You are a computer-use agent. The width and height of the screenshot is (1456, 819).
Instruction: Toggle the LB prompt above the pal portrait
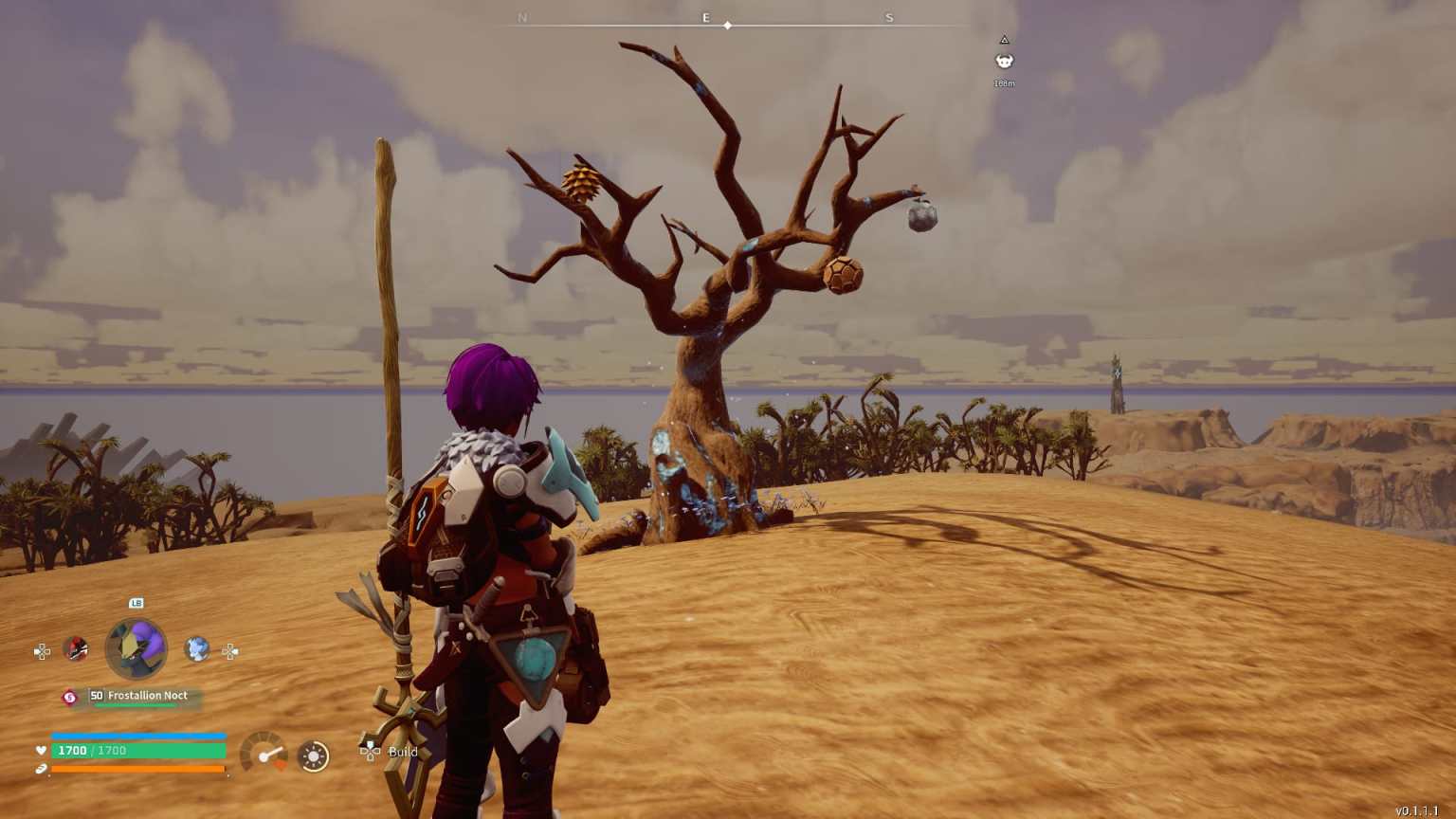point(136,603)
